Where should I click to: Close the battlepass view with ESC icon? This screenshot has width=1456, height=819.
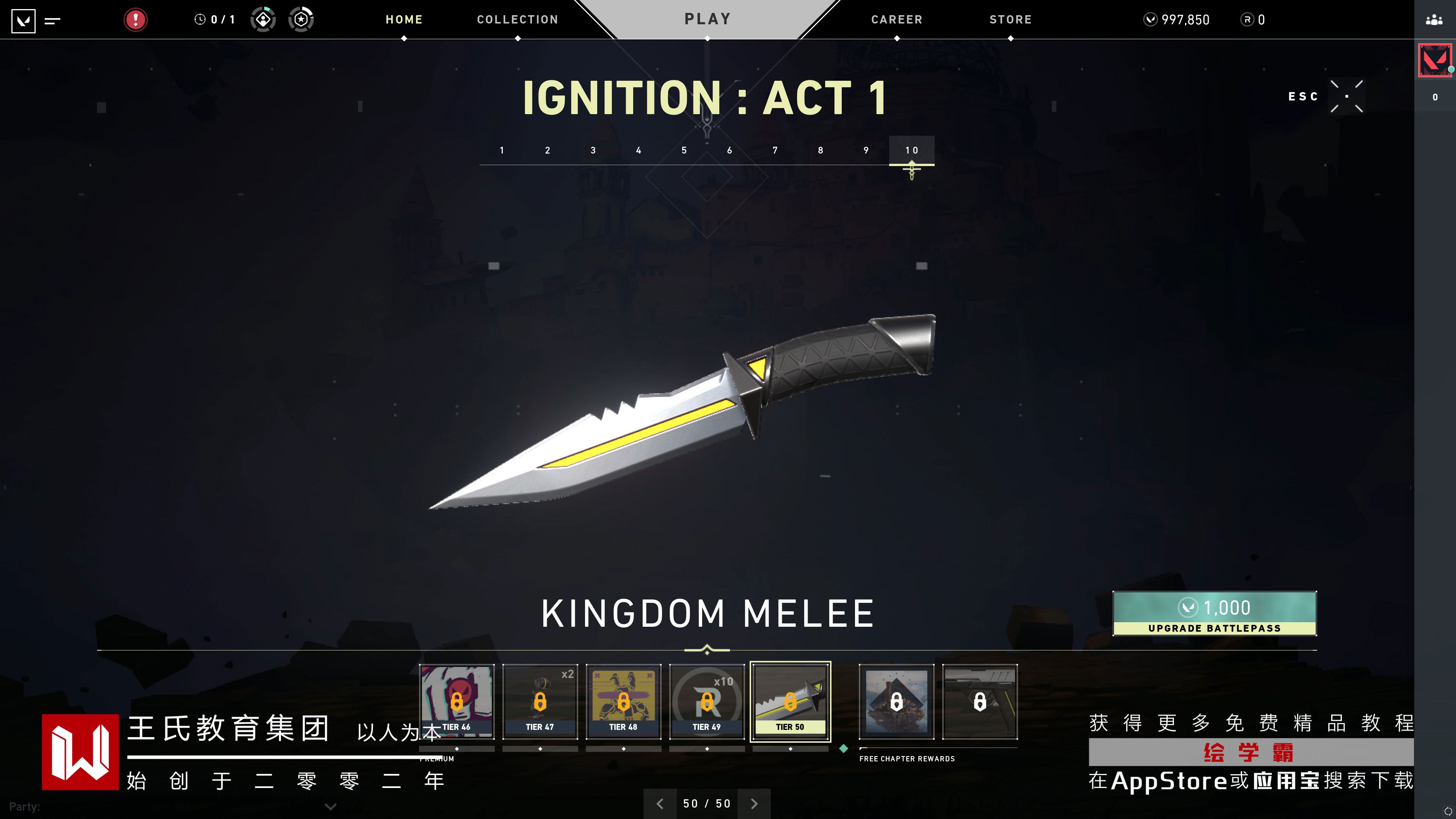[1346, 97]
